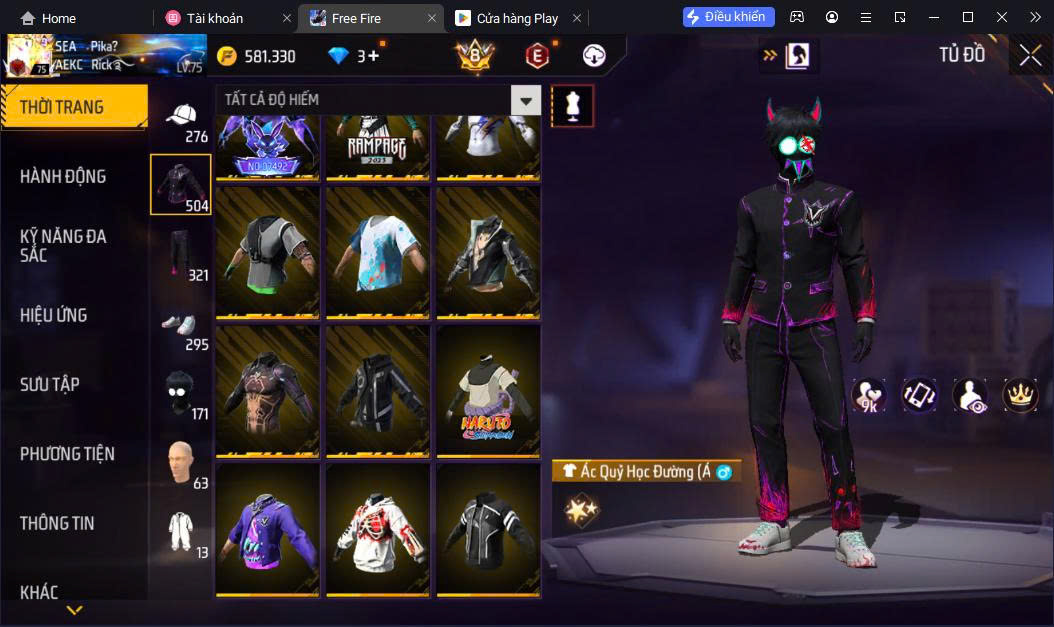Open the pants subcategory with 321 items
The height and width of the screenshot is (627, 1054).
[x=181, y=254]
